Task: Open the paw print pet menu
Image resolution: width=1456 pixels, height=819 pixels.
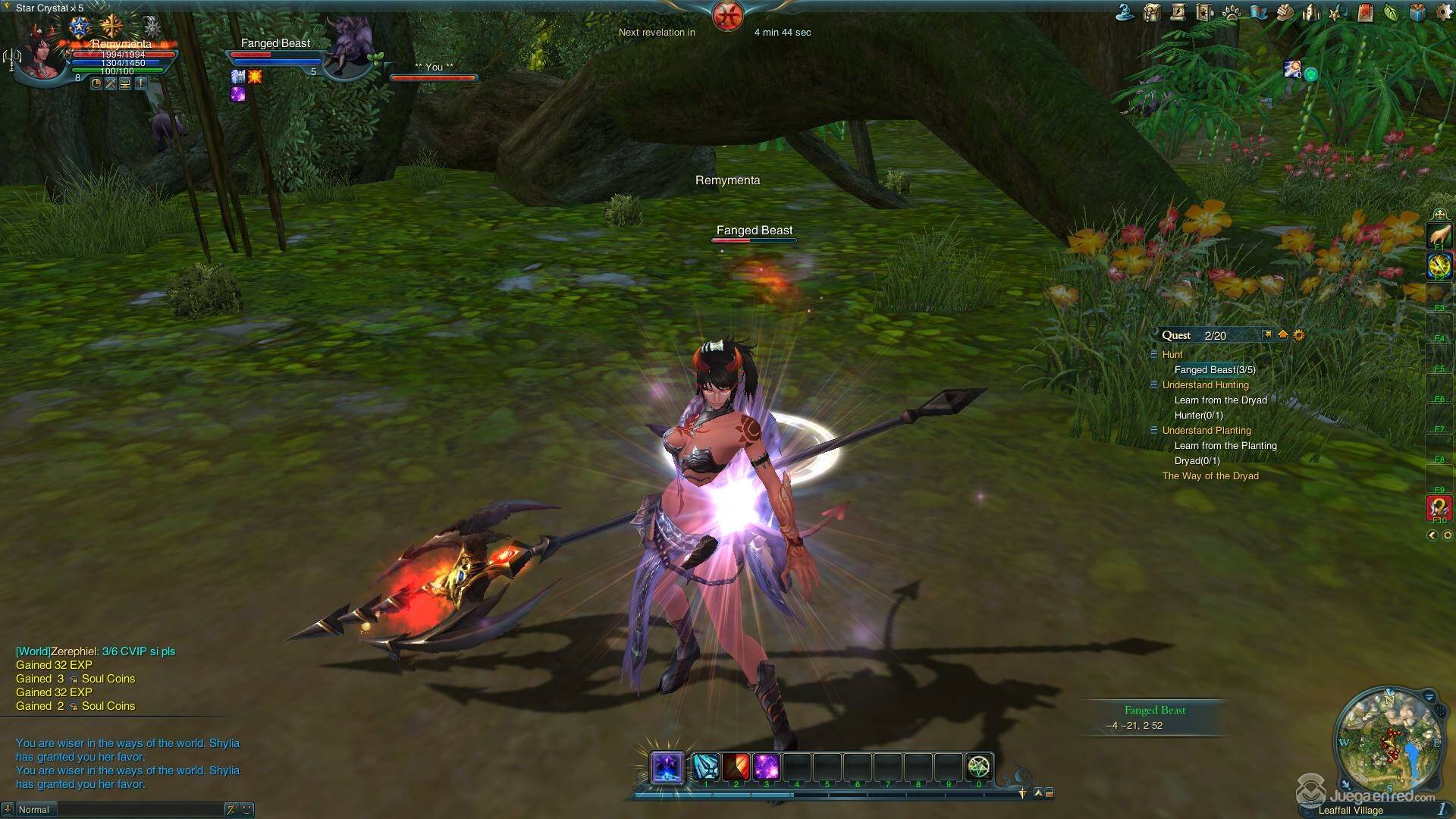Action: (x=1232, y=12)
